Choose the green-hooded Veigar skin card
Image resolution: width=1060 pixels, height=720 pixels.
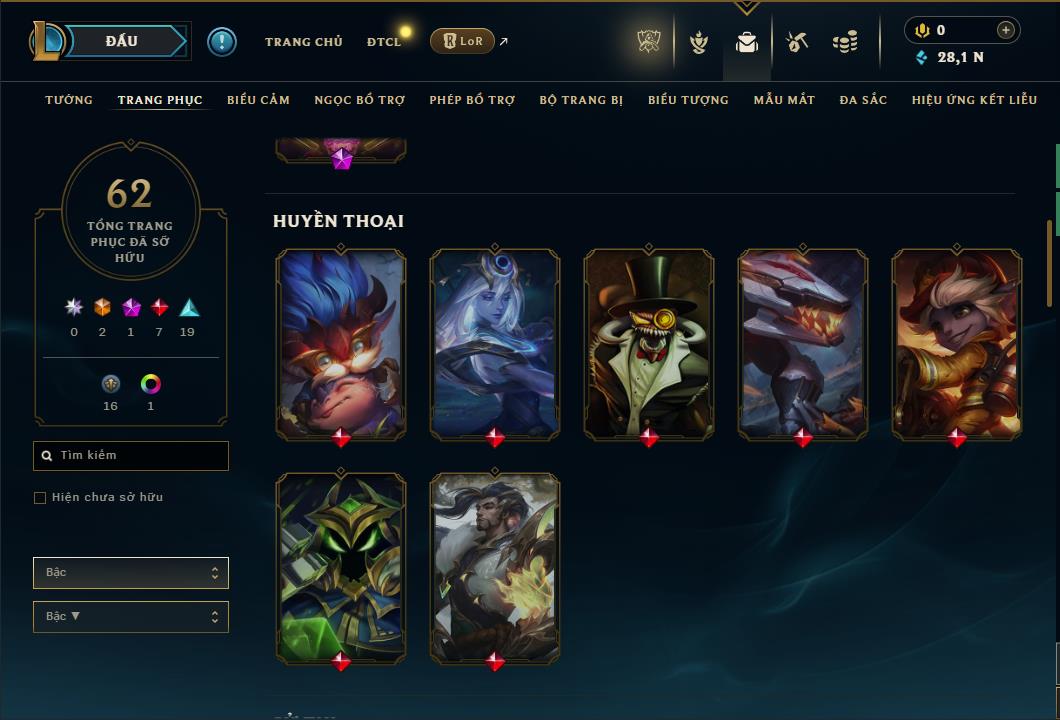[341, 567]
